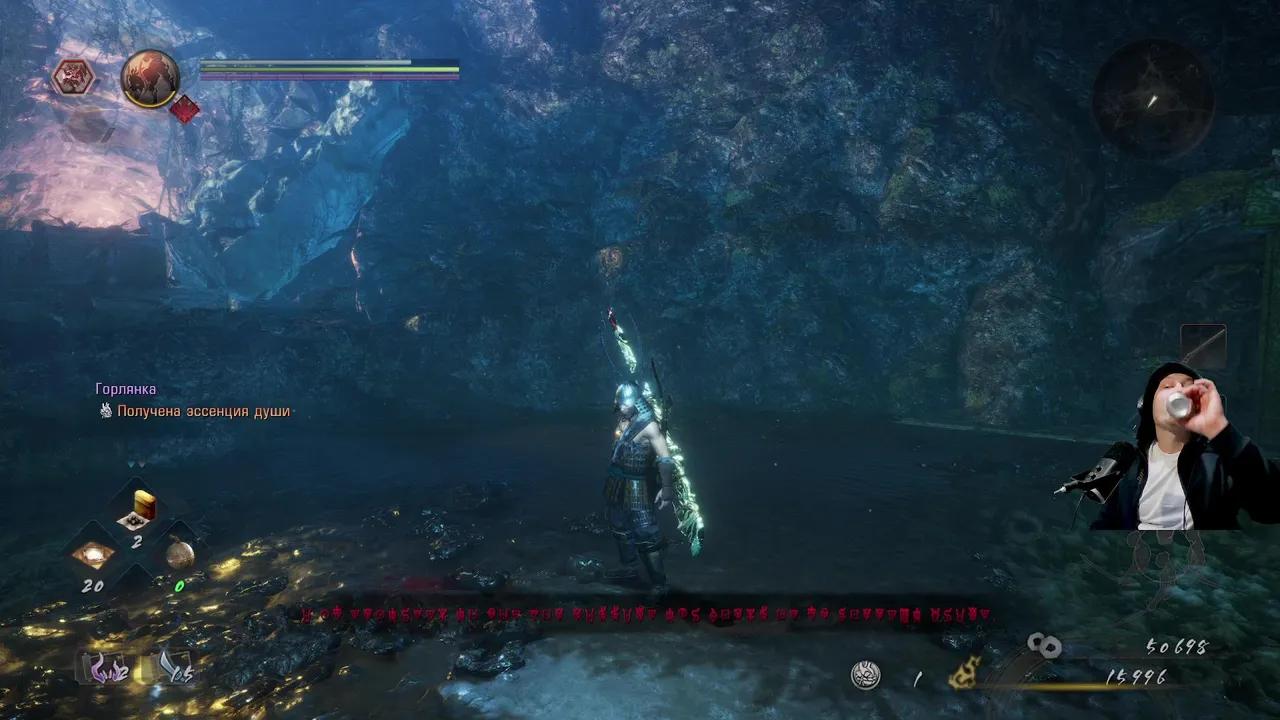
Task: Select the spirit stone item icon showing 20
Action: (95, 552)
